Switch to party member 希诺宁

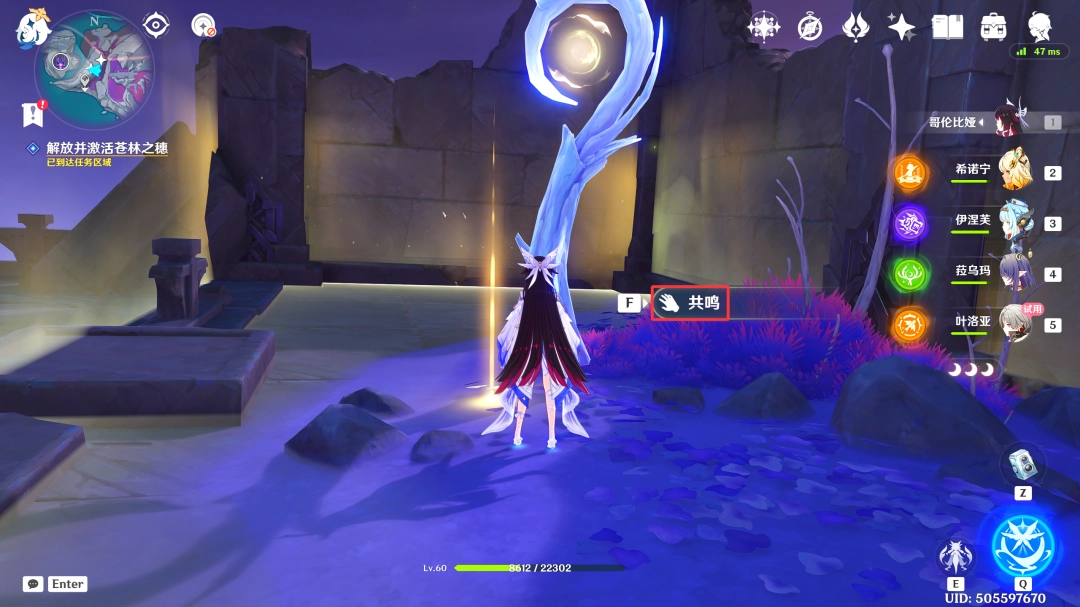pos(1016,171)
